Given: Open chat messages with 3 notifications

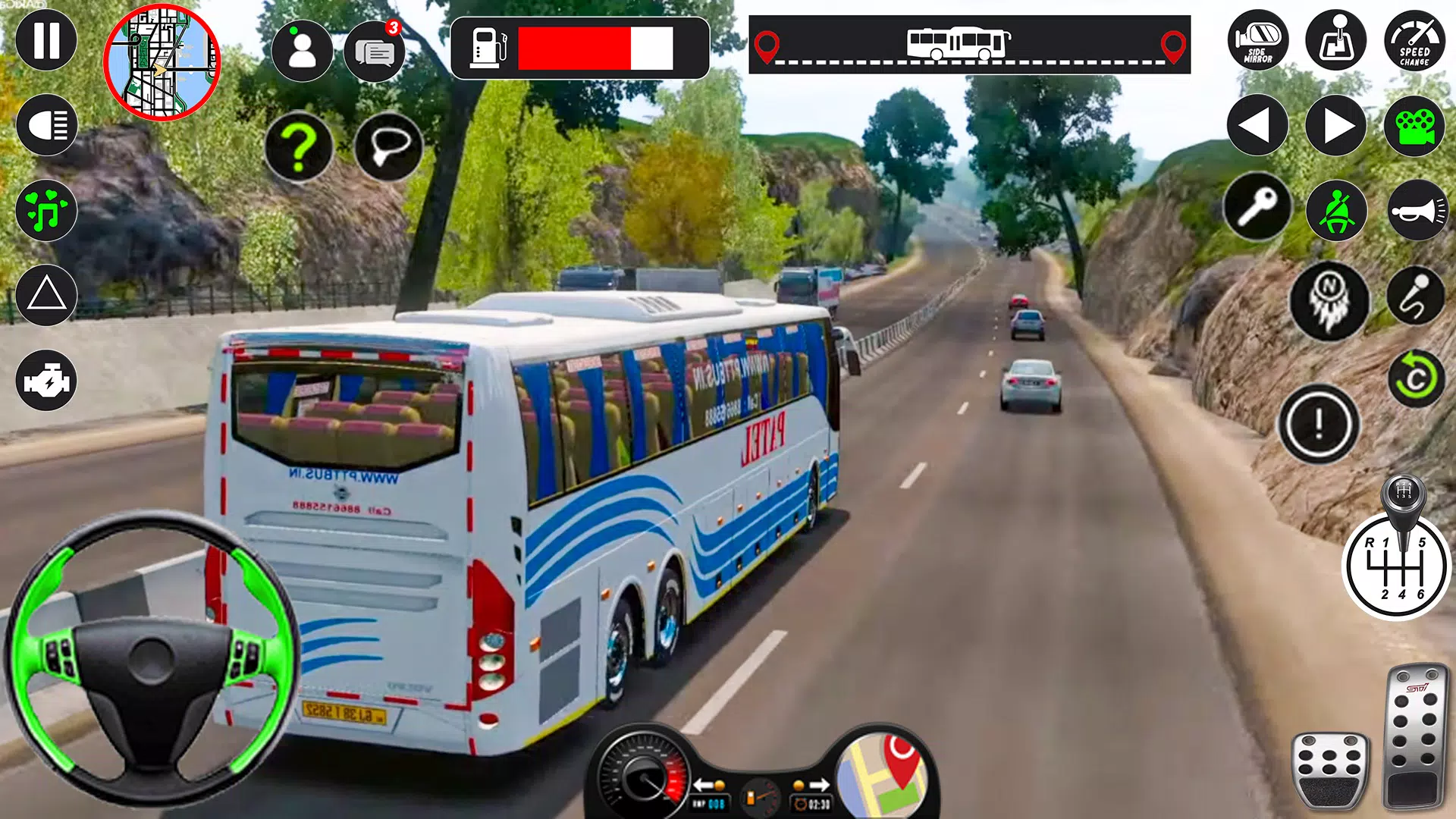Looking at the screenshot, I should (374, 52).
